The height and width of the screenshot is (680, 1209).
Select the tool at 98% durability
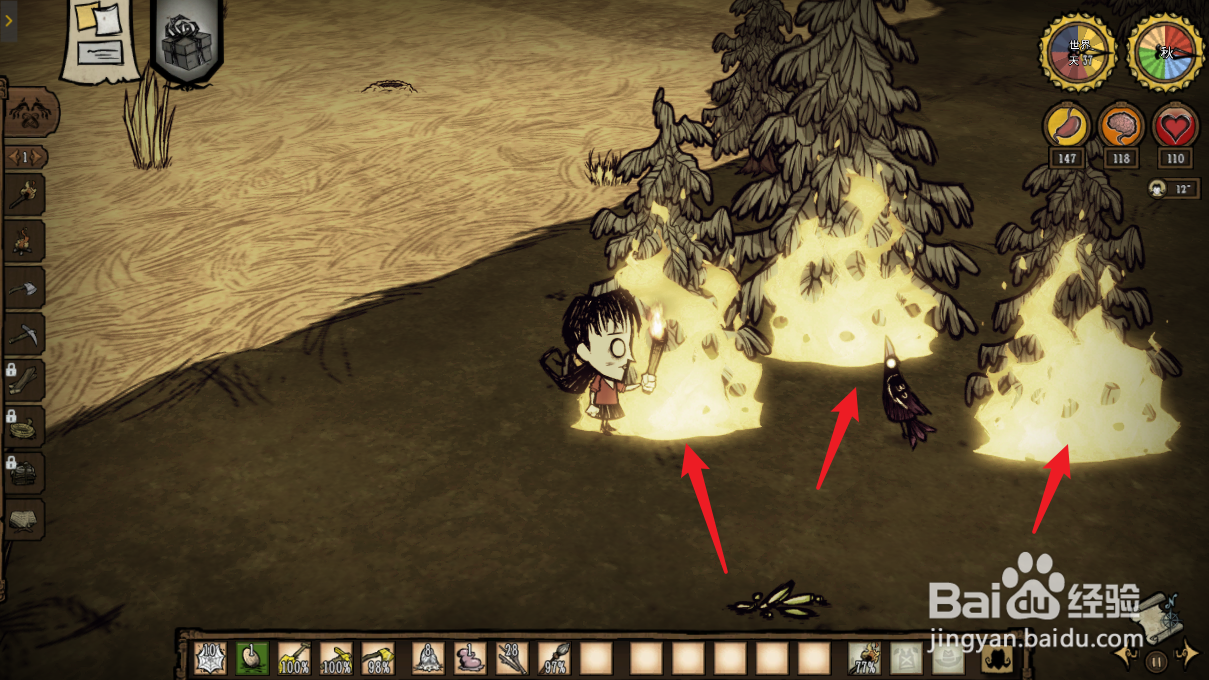pos(377,658)
